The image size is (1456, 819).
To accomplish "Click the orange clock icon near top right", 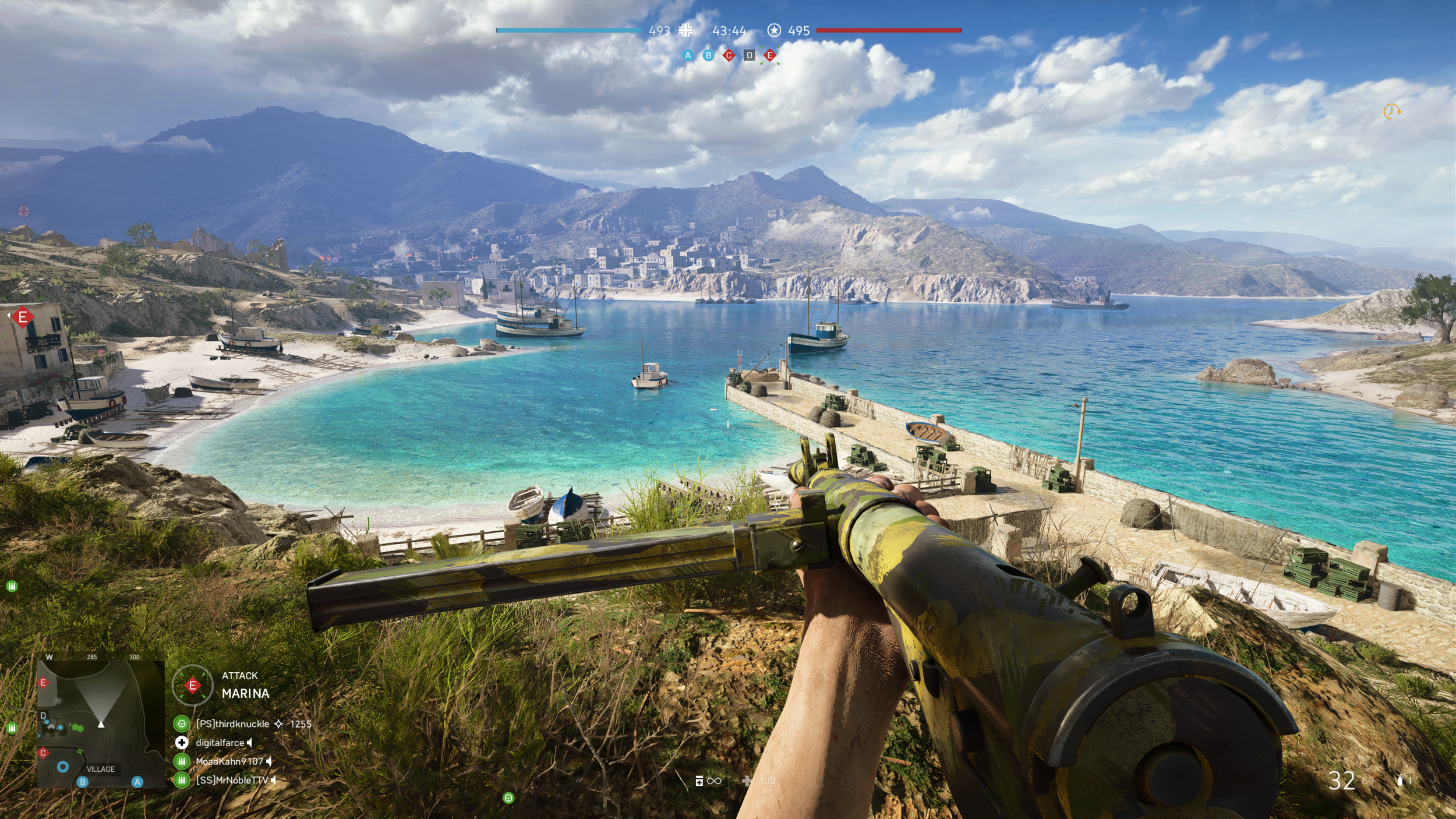I will (x=1391, y=111).
